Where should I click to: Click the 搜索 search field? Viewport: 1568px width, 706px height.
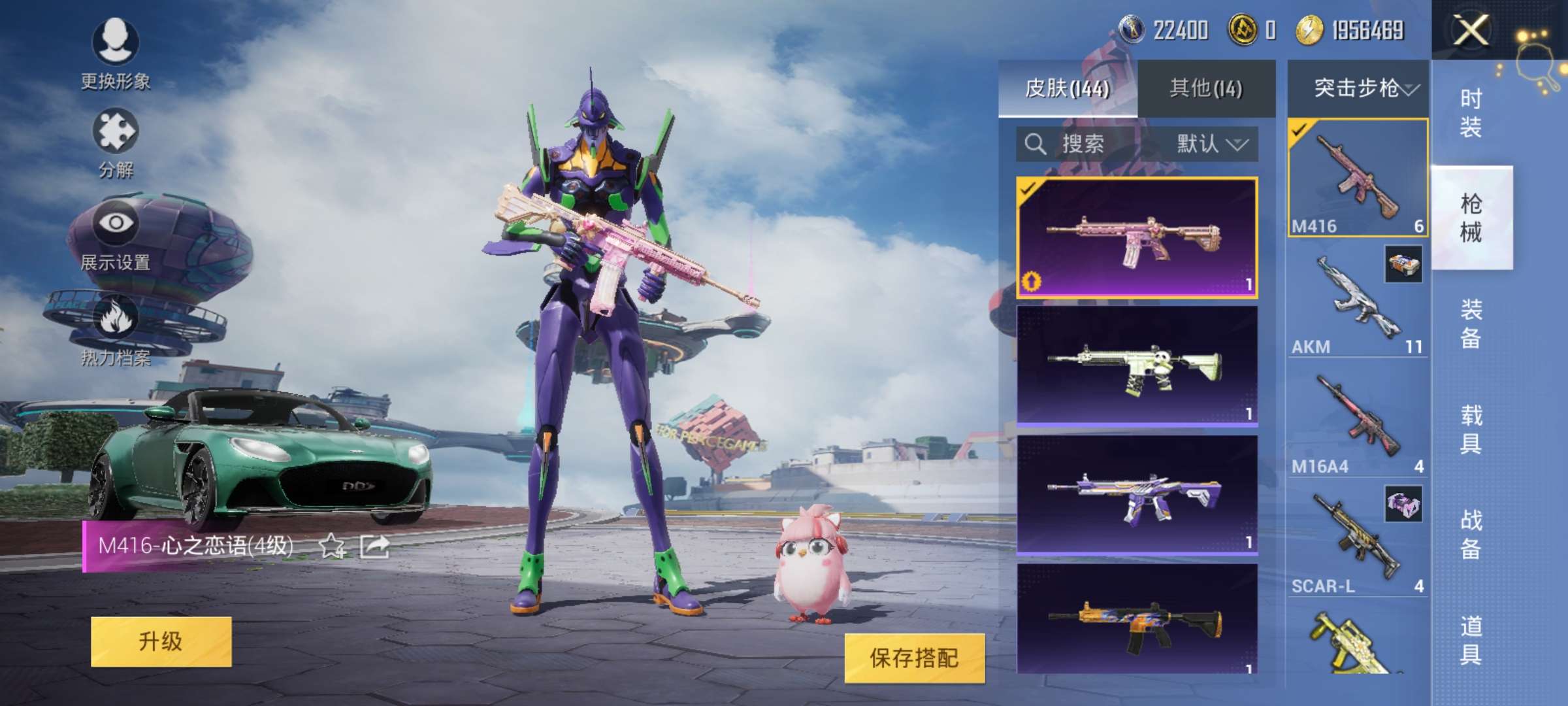click(1085, 144)
